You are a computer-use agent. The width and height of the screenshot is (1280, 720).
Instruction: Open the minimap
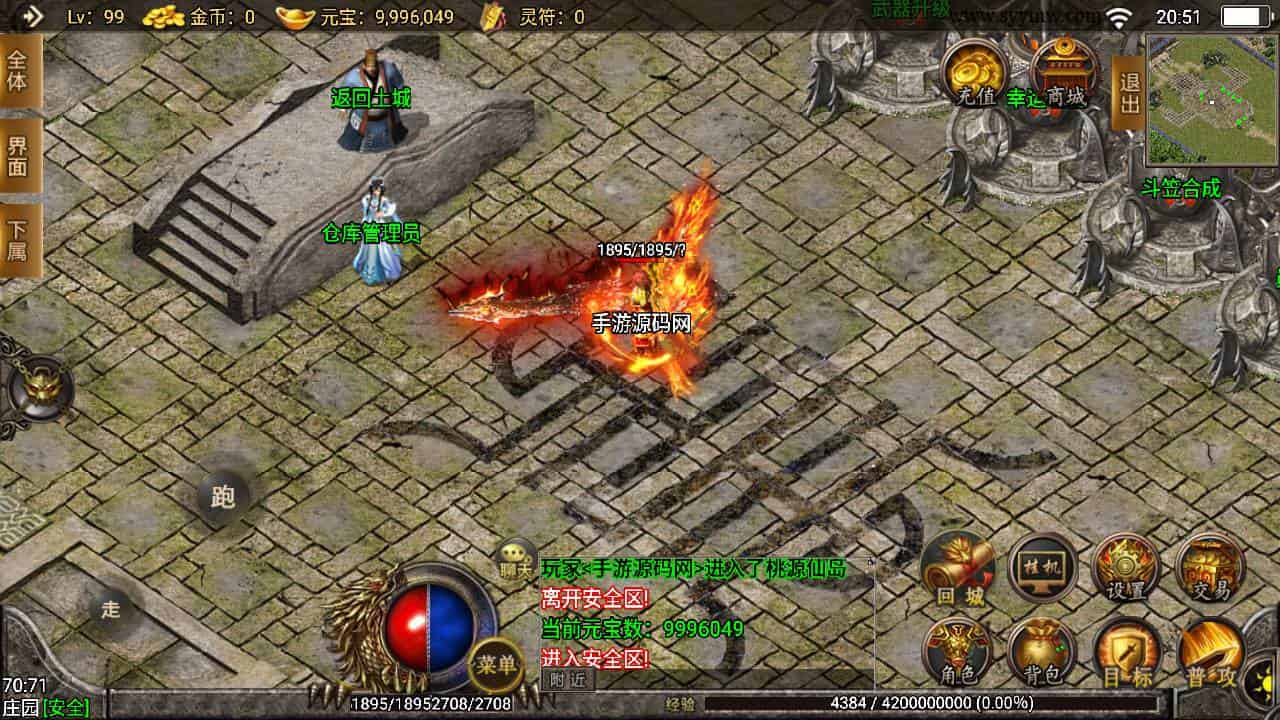(1213, 99)
